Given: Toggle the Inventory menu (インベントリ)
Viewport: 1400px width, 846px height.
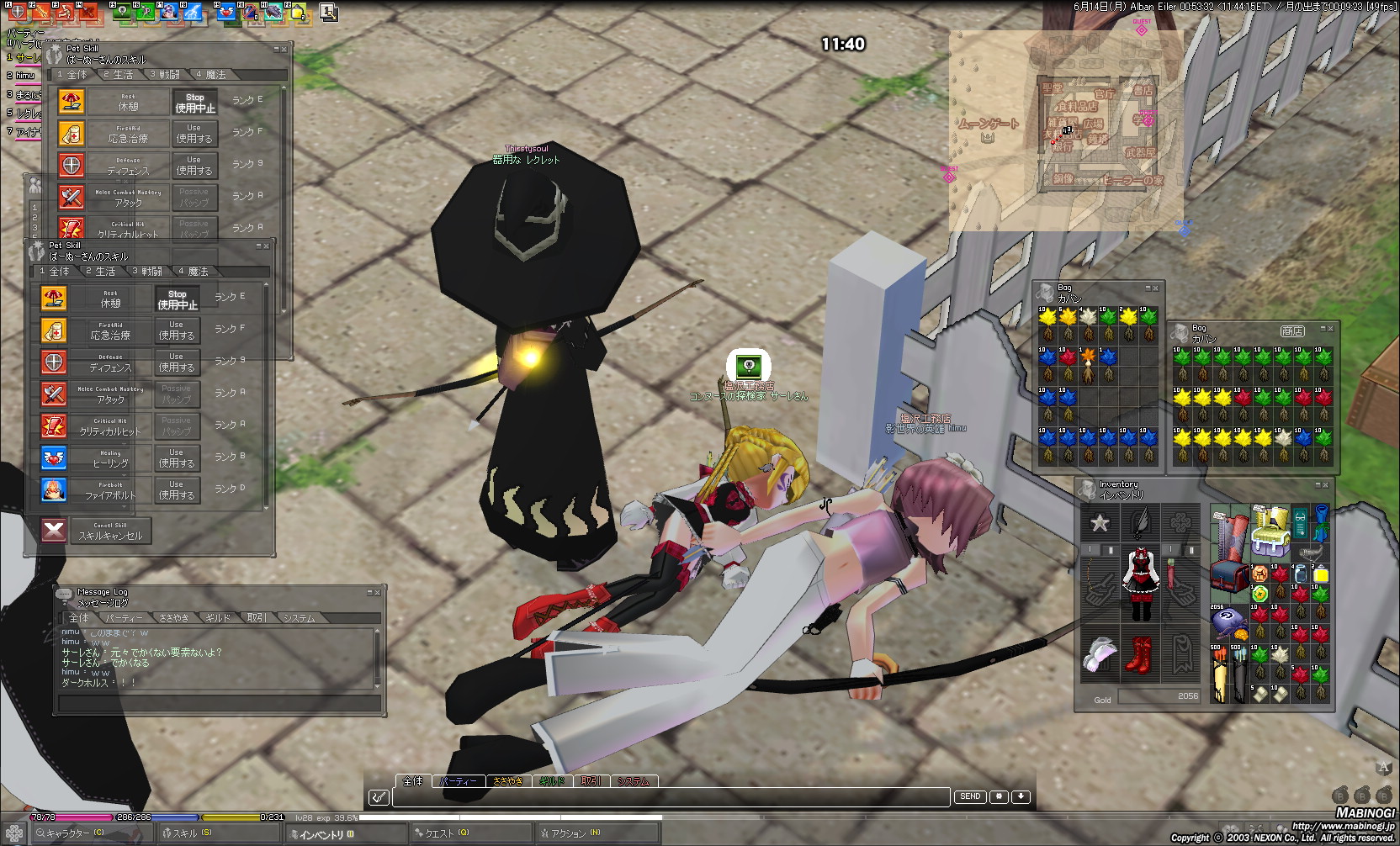Looking at the screenshot, I should (325, 834).
